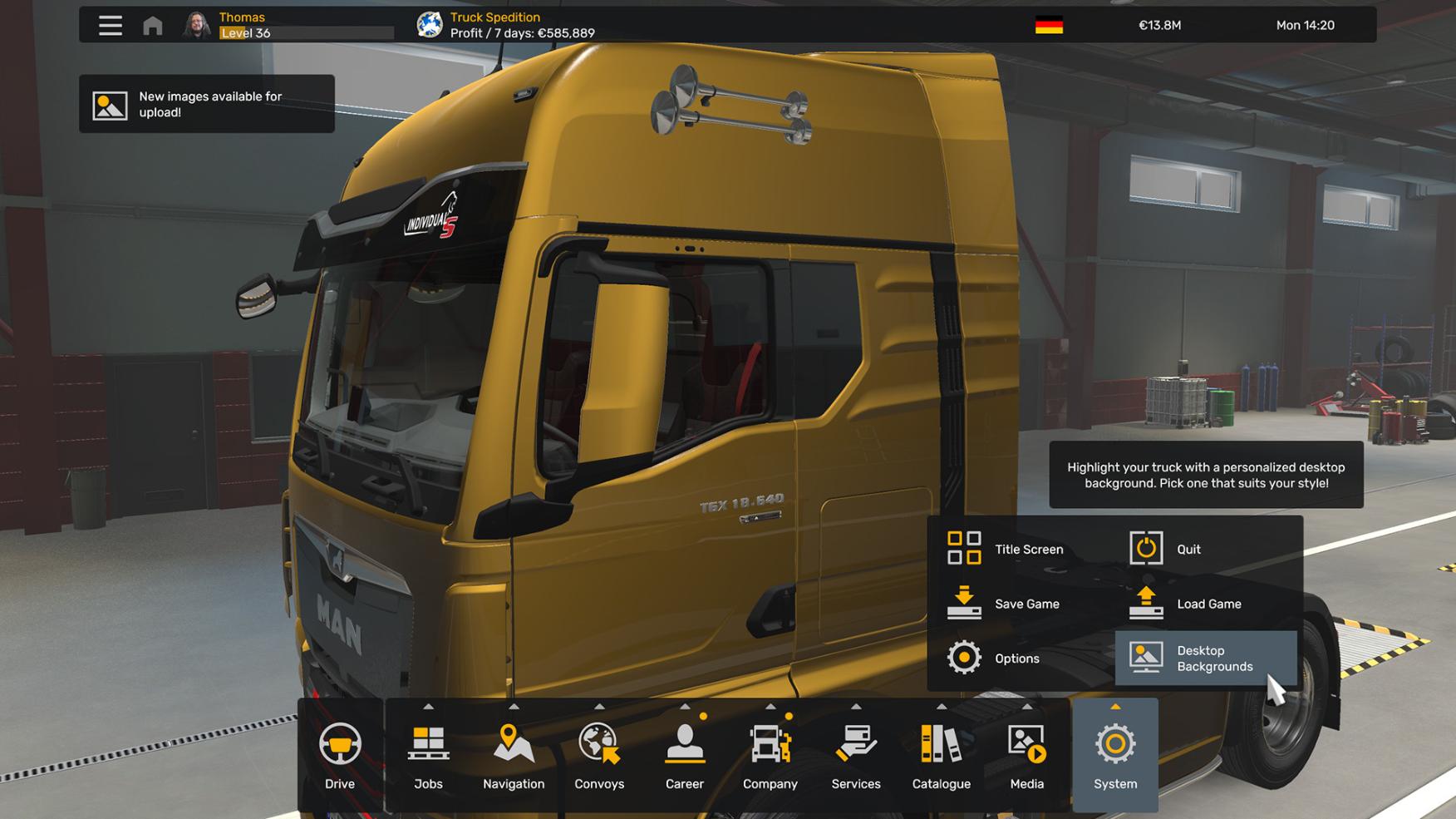
Task: Start driving with Drive button
Action: [340, 755]
